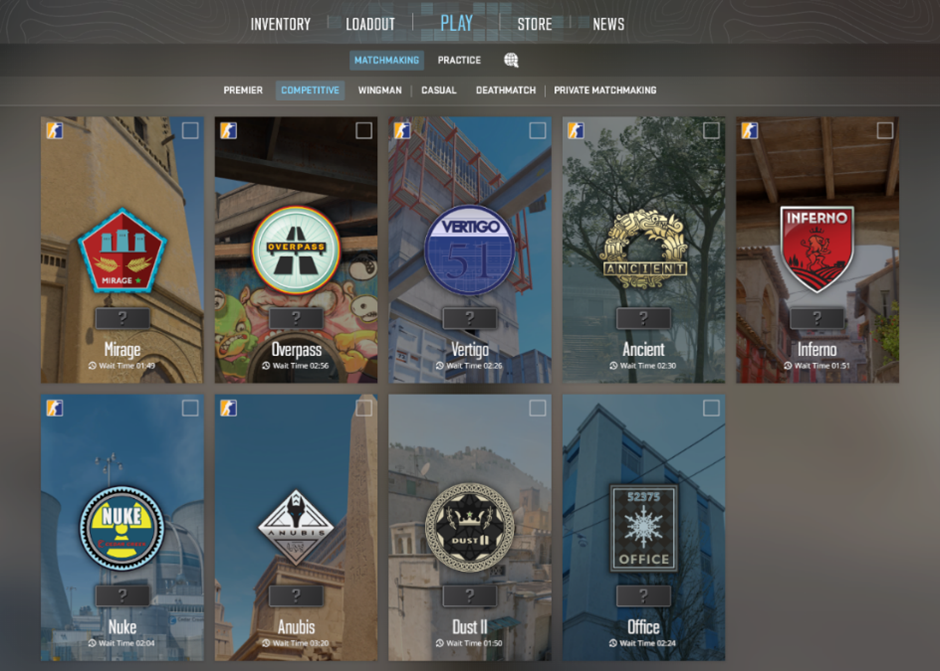
Task: Open the Store menu
Action: point(534,24)
